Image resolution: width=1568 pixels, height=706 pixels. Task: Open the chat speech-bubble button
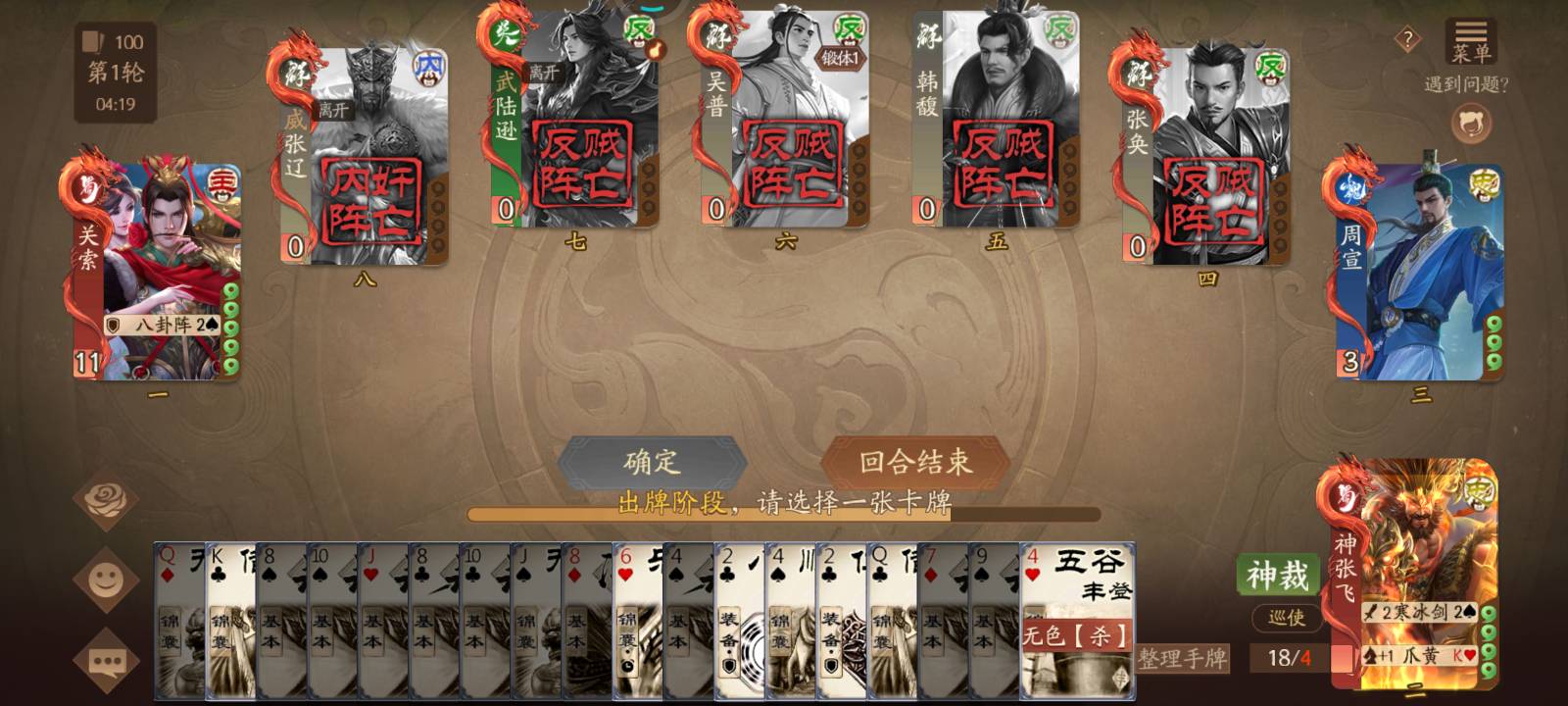[x=106, y=663]
